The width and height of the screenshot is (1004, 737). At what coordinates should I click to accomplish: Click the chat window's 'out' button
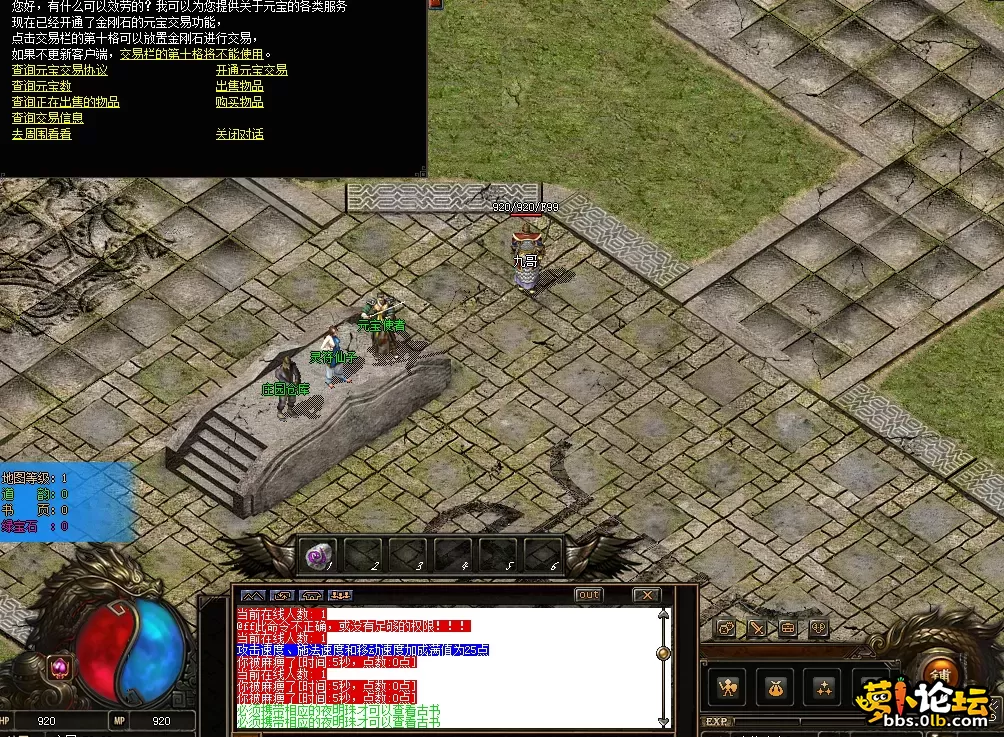click(589, 595)
